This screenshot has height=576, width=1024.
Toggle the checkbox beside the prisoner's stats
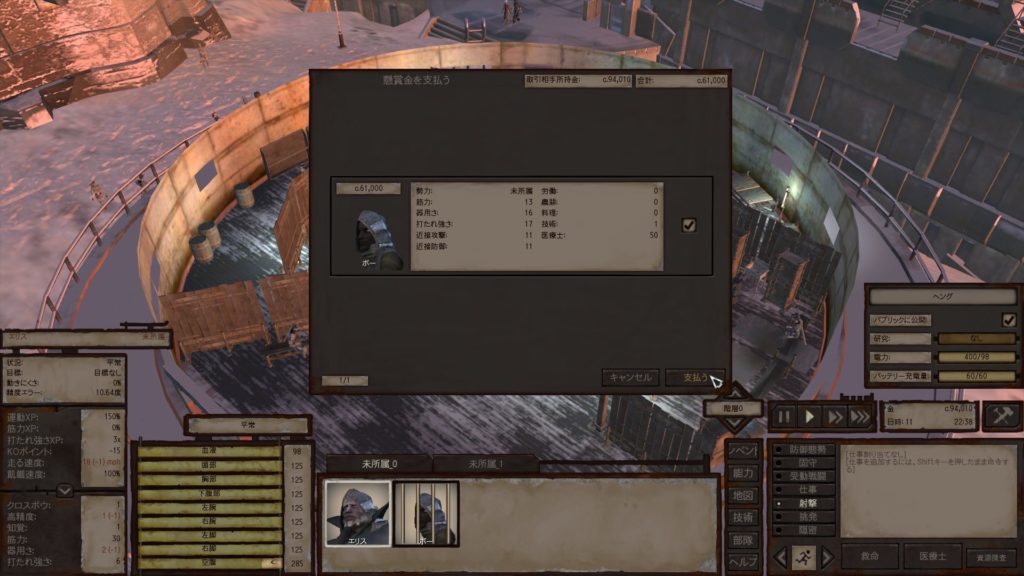point(688,225)
